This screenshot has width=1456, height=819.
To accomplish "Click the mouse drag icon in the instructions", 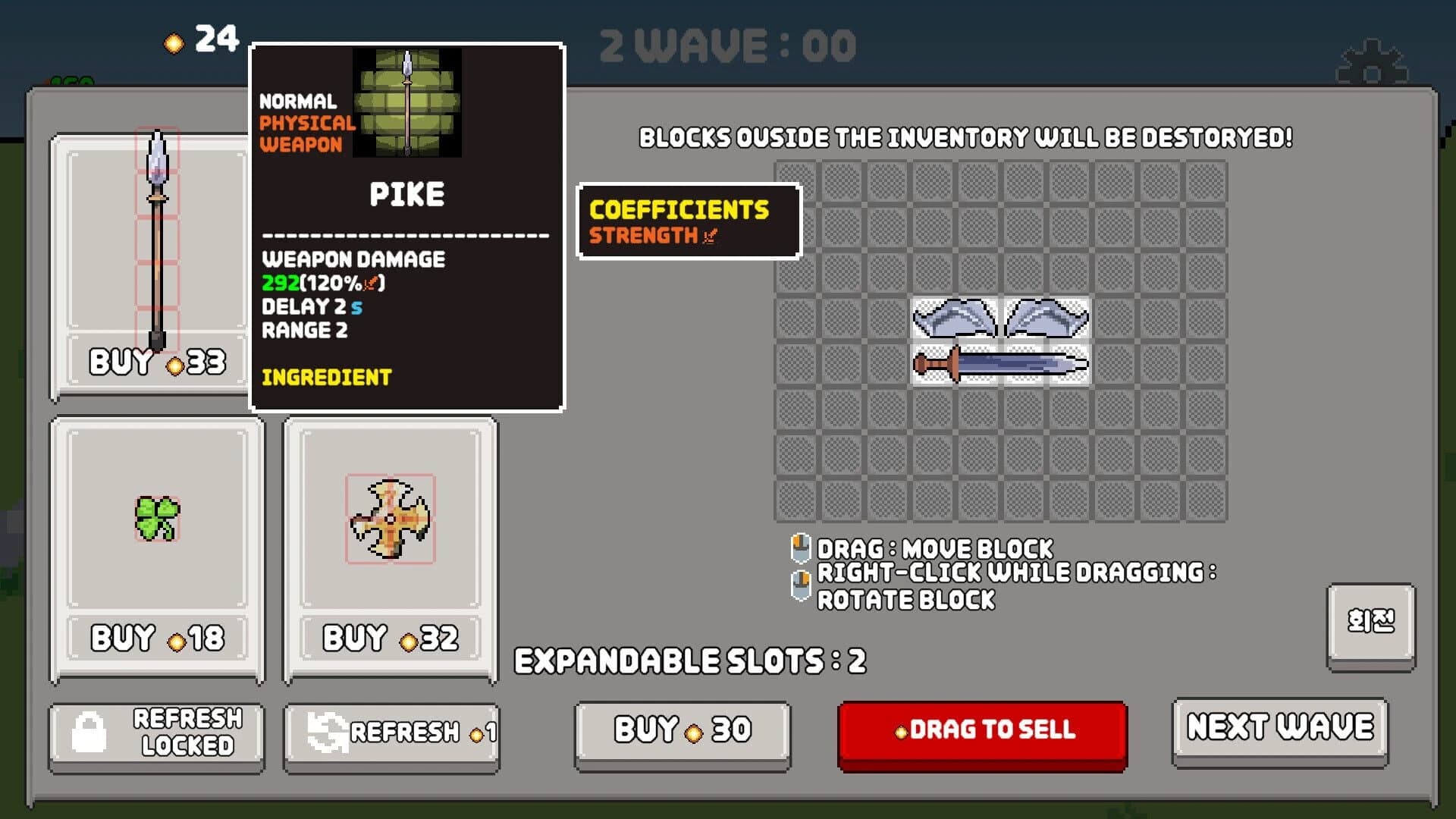I will pyautogui.click(x=801, y=547).
